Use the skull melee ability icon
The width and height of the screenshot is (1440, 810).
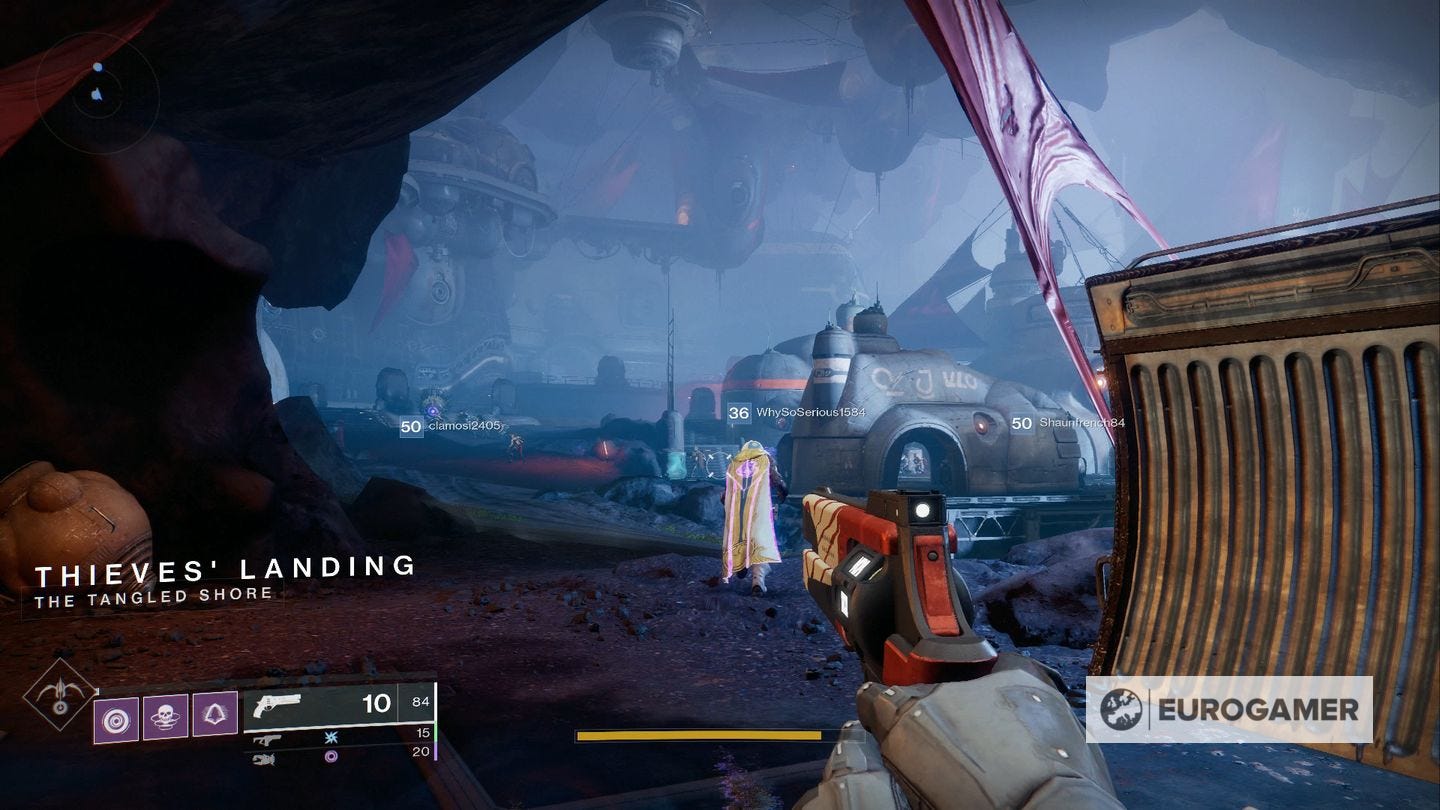point(165,717)
